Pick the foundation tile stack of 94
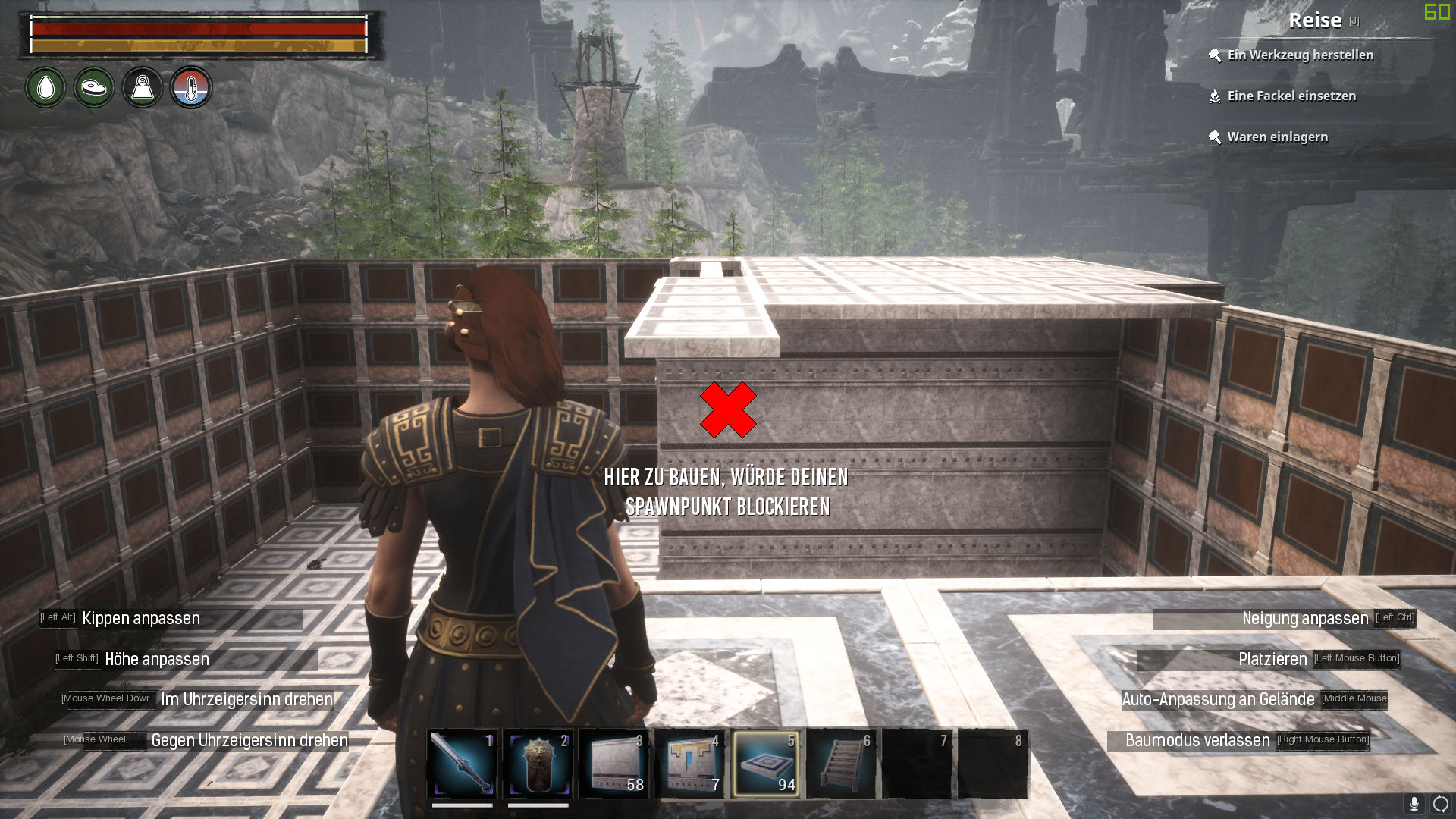1456x819 pixels. (x=765, y=764)
